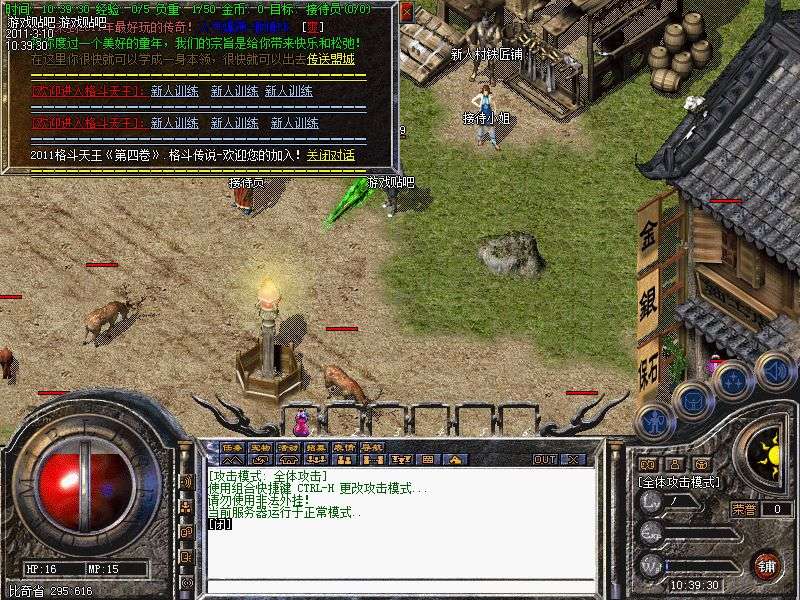800x600 pixels.
Task: Switch to the 宠物 pet tab
Action: tap(260, 447)
